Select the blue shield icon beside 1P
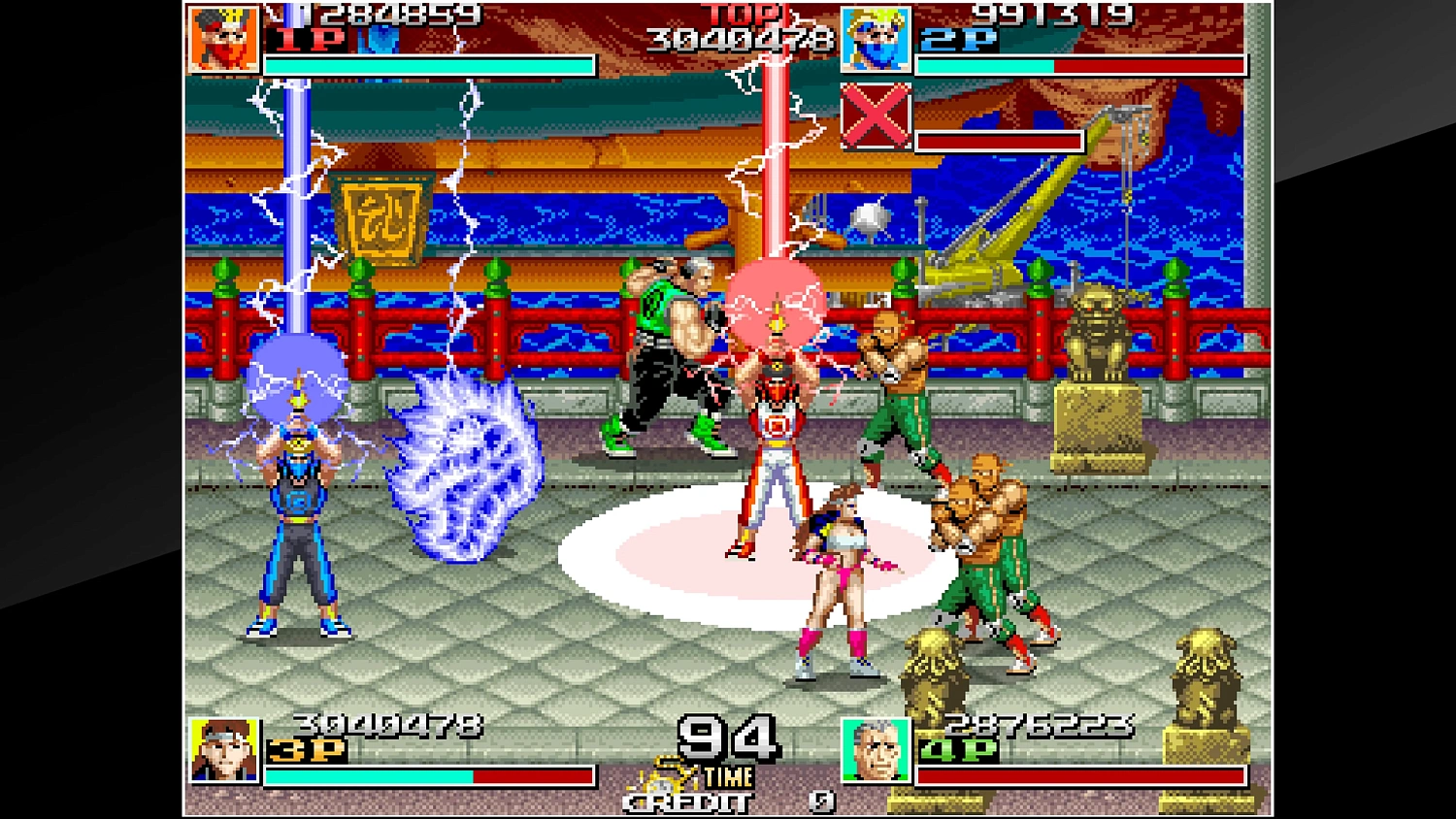This screenshot has height=819, width=1456. [x=381, y=41]
